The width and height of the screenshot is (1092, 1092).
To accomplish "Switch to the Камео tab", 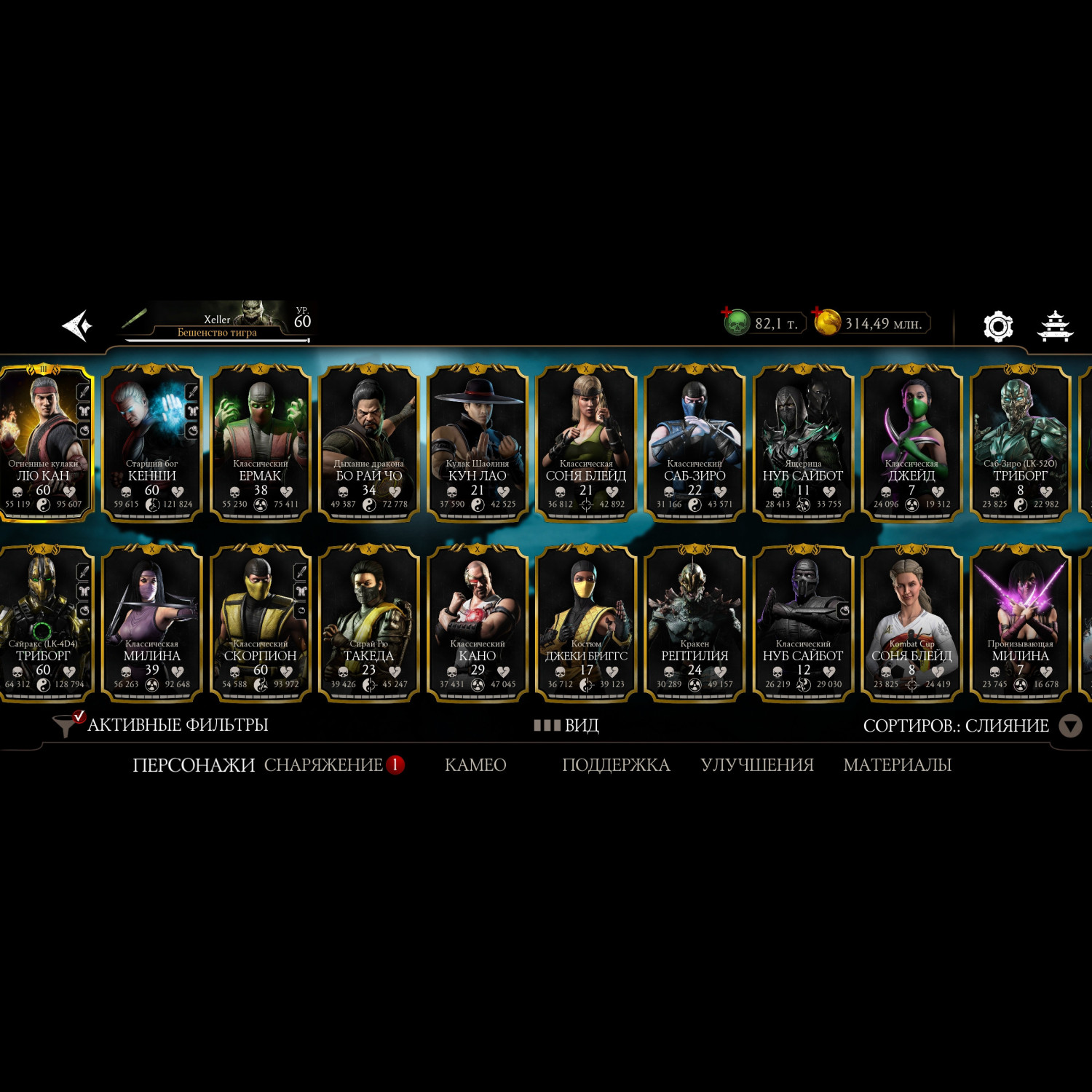I will click(x=475, y=765).
